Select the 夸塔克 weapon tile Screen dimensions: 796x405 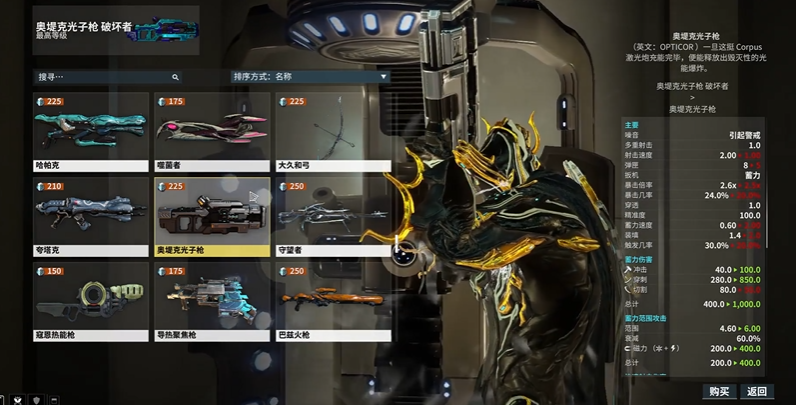click(x=91, y=217)
